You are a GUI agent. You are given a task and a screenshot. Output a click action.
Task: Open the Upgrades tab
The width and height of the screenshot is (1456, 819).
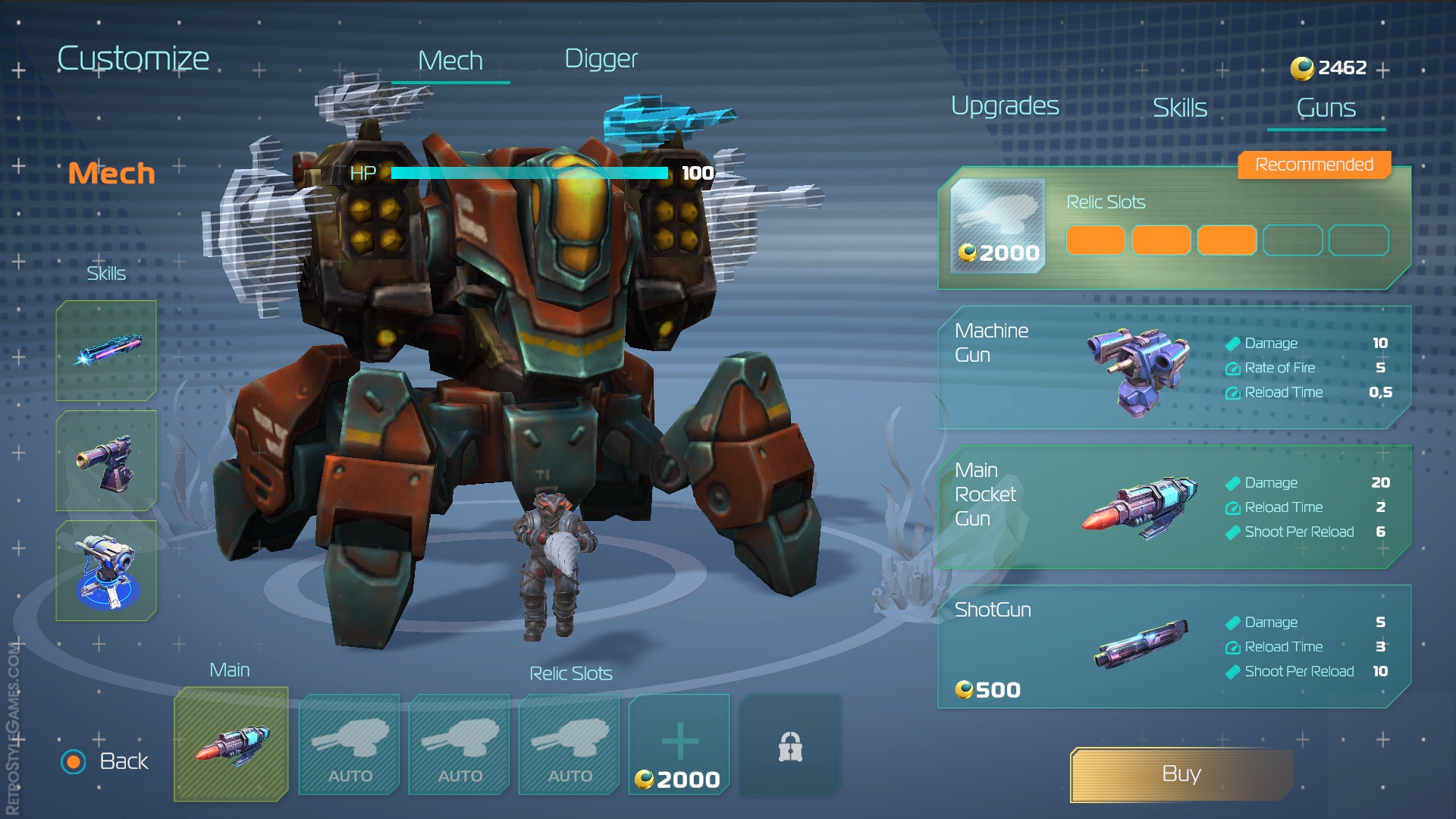pos(1006,106)
